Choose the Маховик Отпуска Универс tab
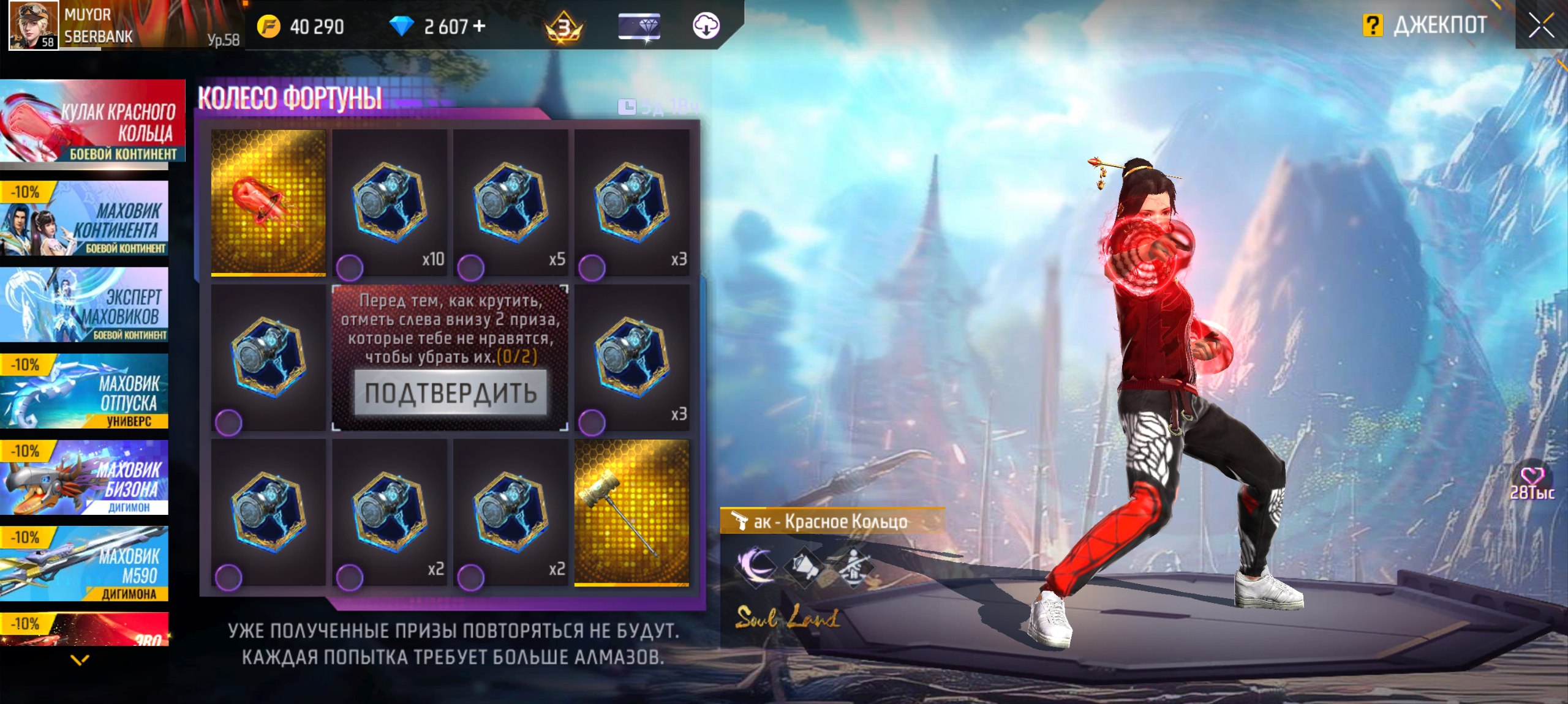Image resolution: width=1568 pixels, height=704 pixels. pyautogui.click(x=85, y=391)
